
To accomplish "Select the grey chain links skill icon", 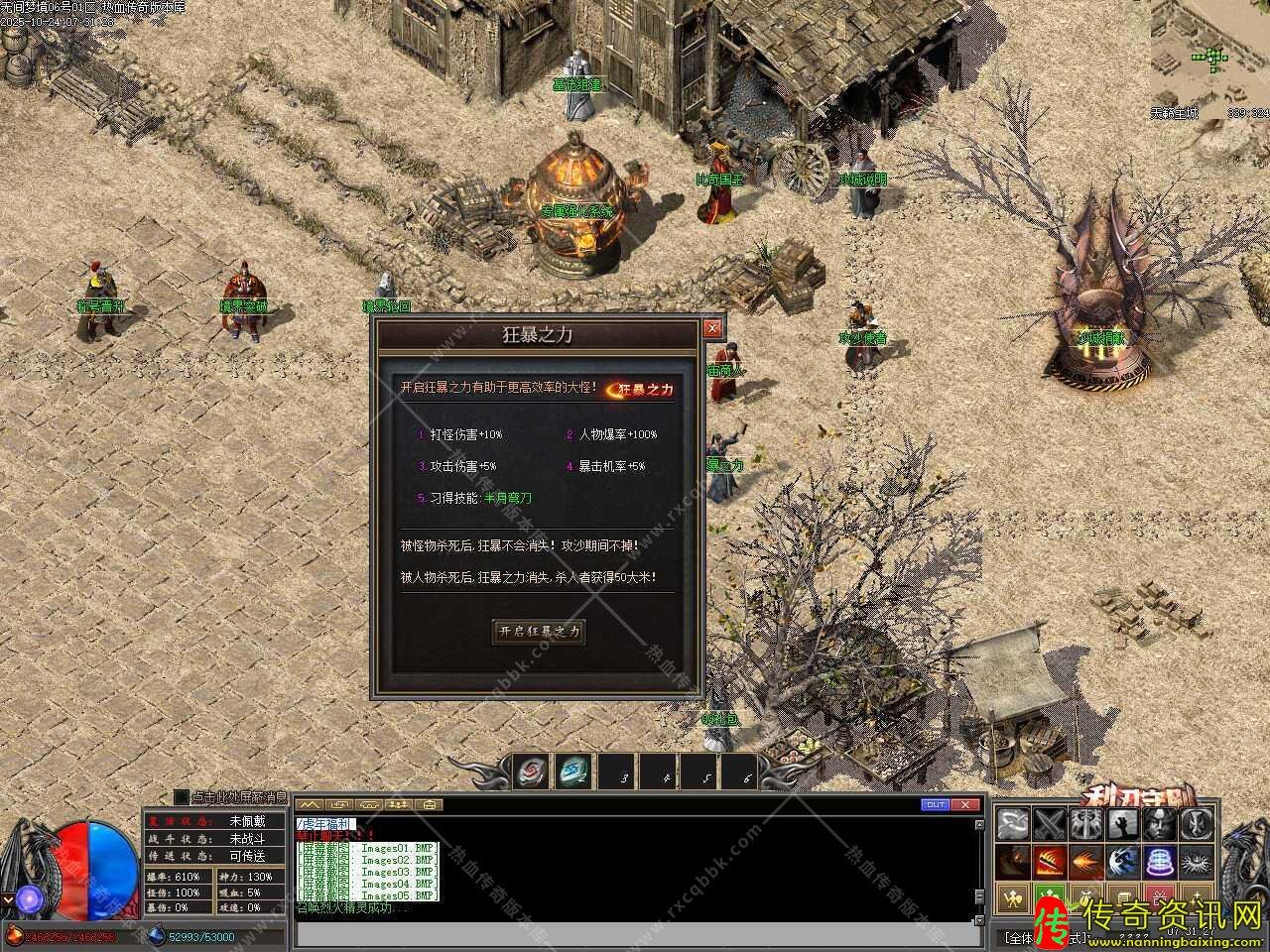I will [x=1014, y=823].
